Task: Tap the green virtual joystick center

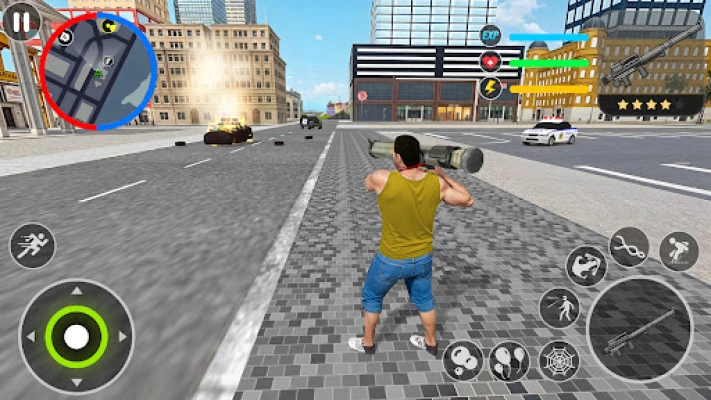Action: 76,336
